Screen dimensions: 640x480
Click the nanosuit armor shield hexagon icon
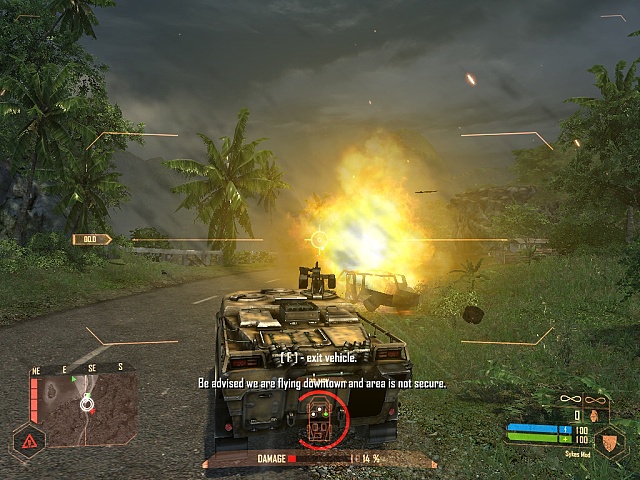pyautogui.click(x=609, y=441)
